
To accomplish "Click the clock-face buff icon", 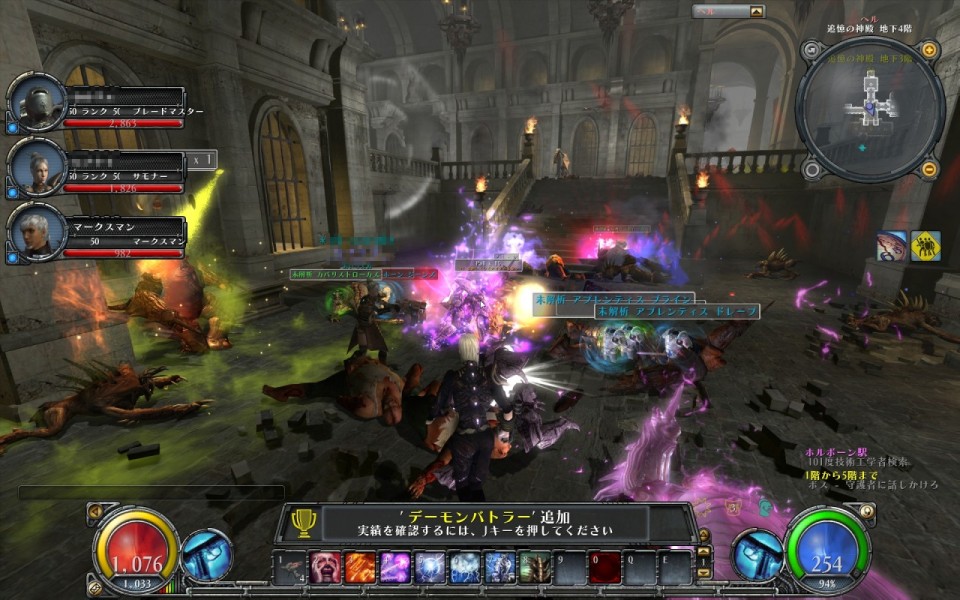I will tap(891, 246).
